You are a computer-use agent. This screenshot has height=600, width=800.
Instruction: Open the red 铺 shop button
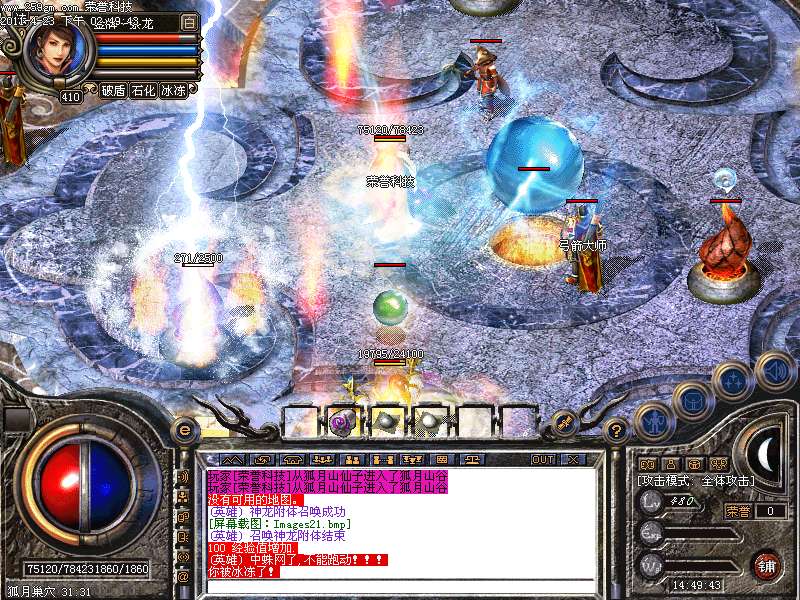pyautogui.click(x=768, y=564)
